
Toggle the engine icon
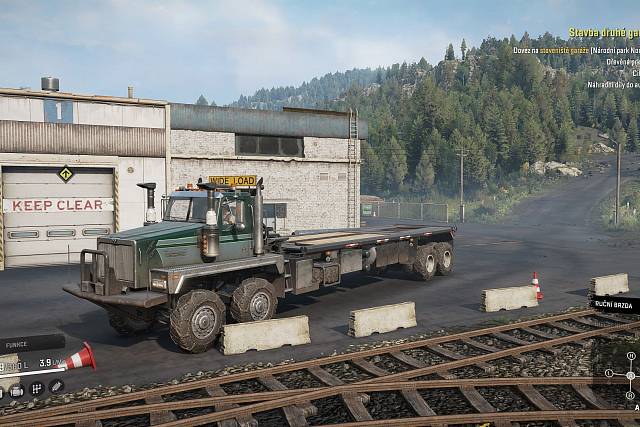point(16,389)
